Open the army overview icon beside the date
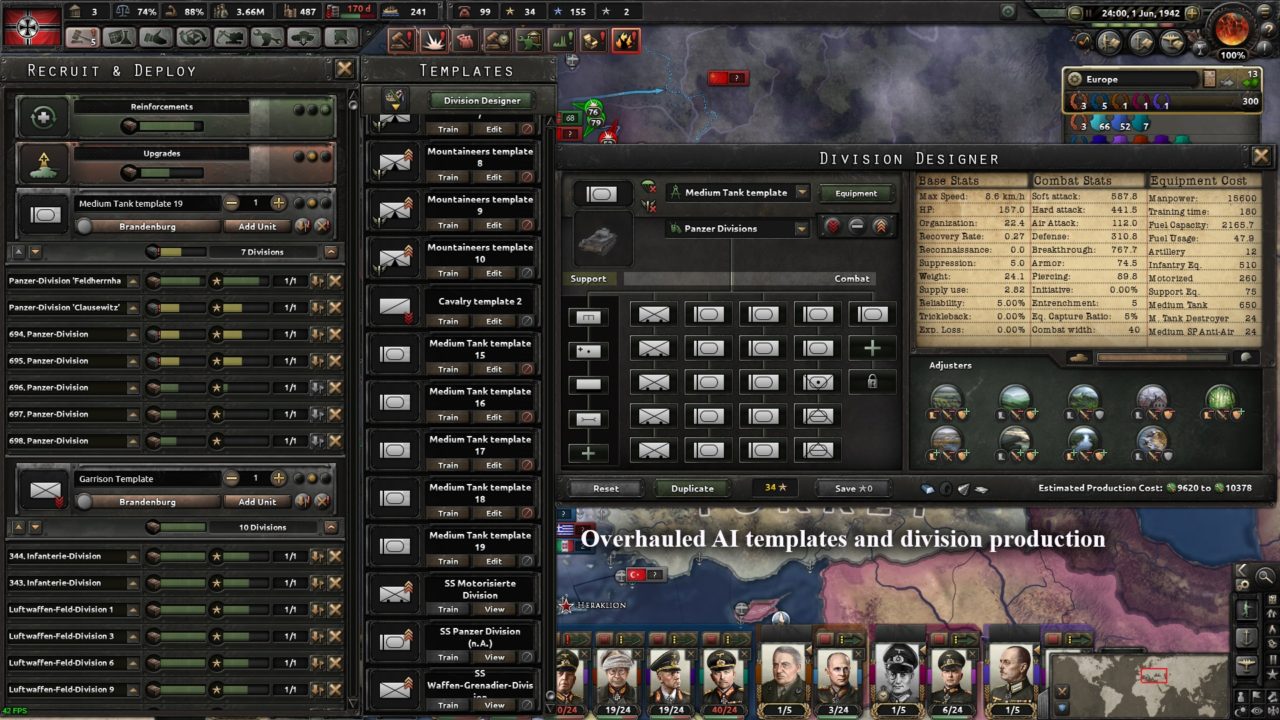The image size is (1280, 720). [x=1108, y=41]
